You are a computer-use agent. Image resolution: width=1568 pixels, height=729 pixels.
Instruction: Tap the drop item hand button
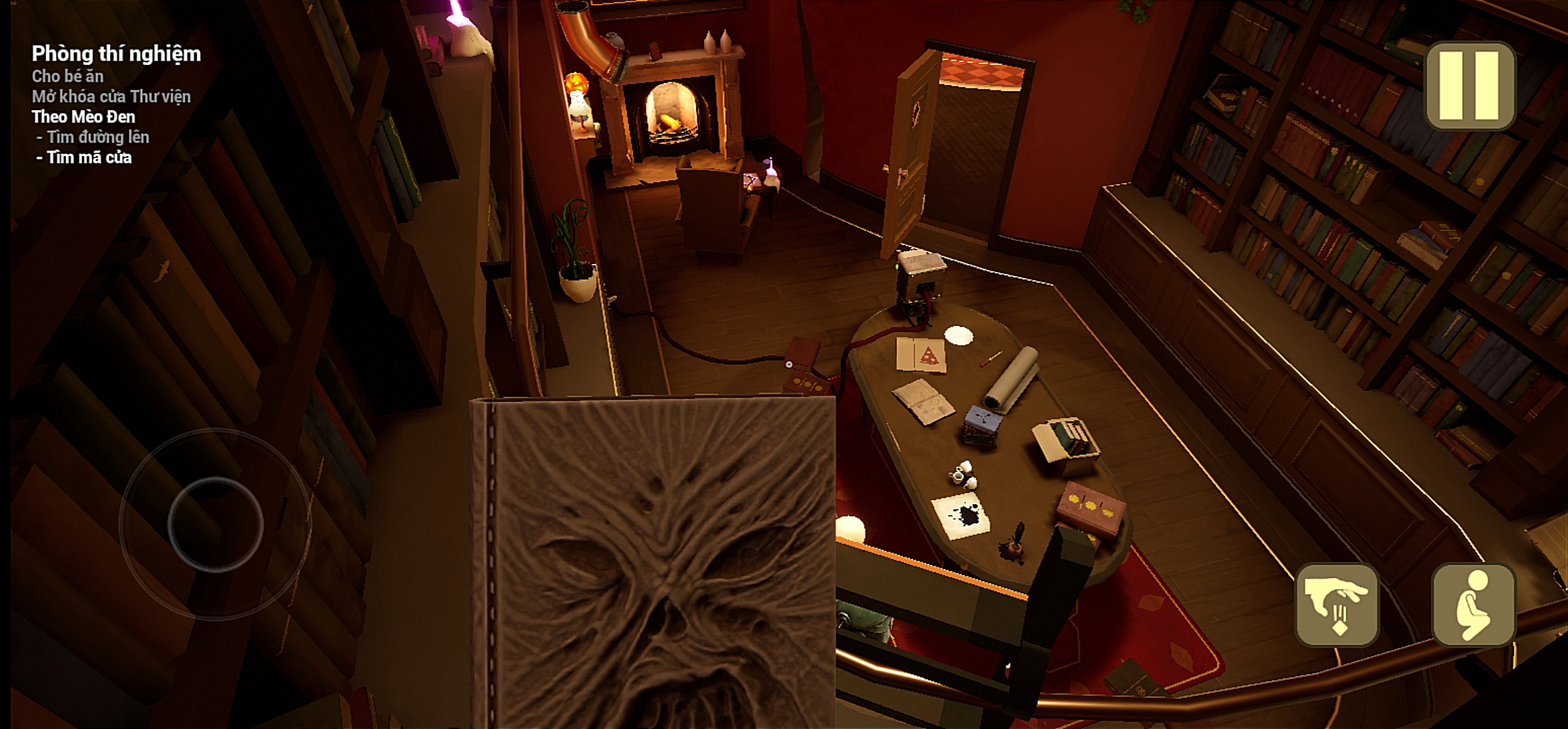tap(1336, 605)
